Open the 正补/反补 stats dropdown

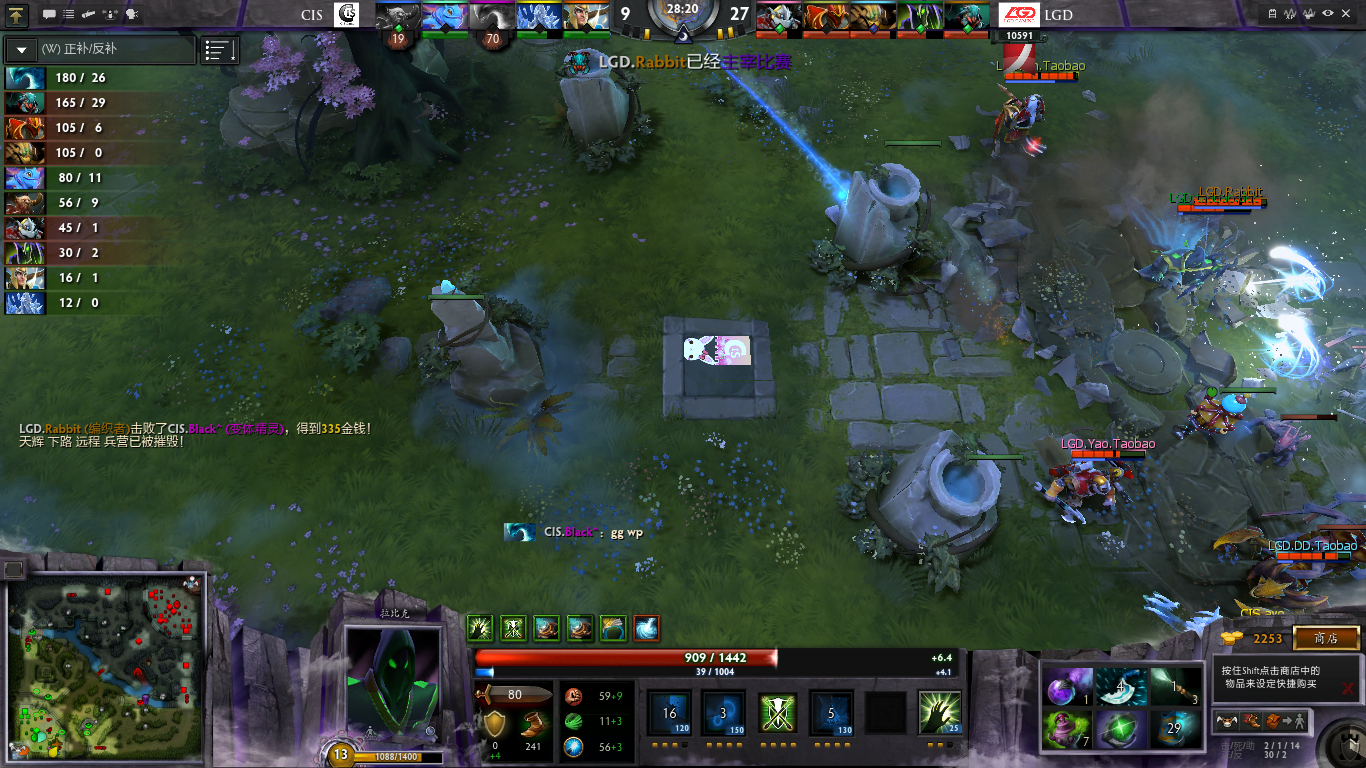21,49
